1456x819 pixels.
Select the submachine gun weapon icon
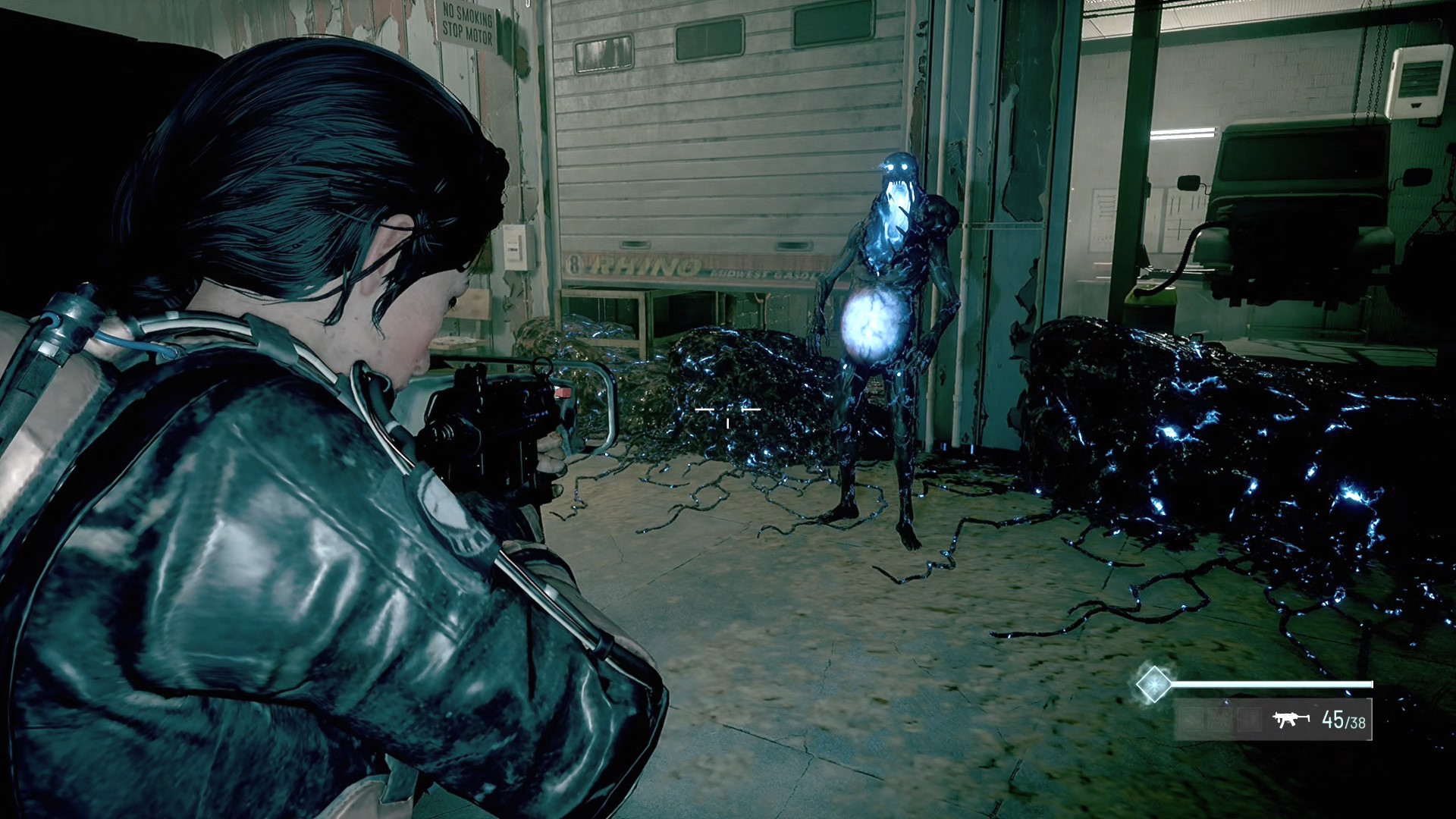pyautogui.click(x=1291, y=718)
